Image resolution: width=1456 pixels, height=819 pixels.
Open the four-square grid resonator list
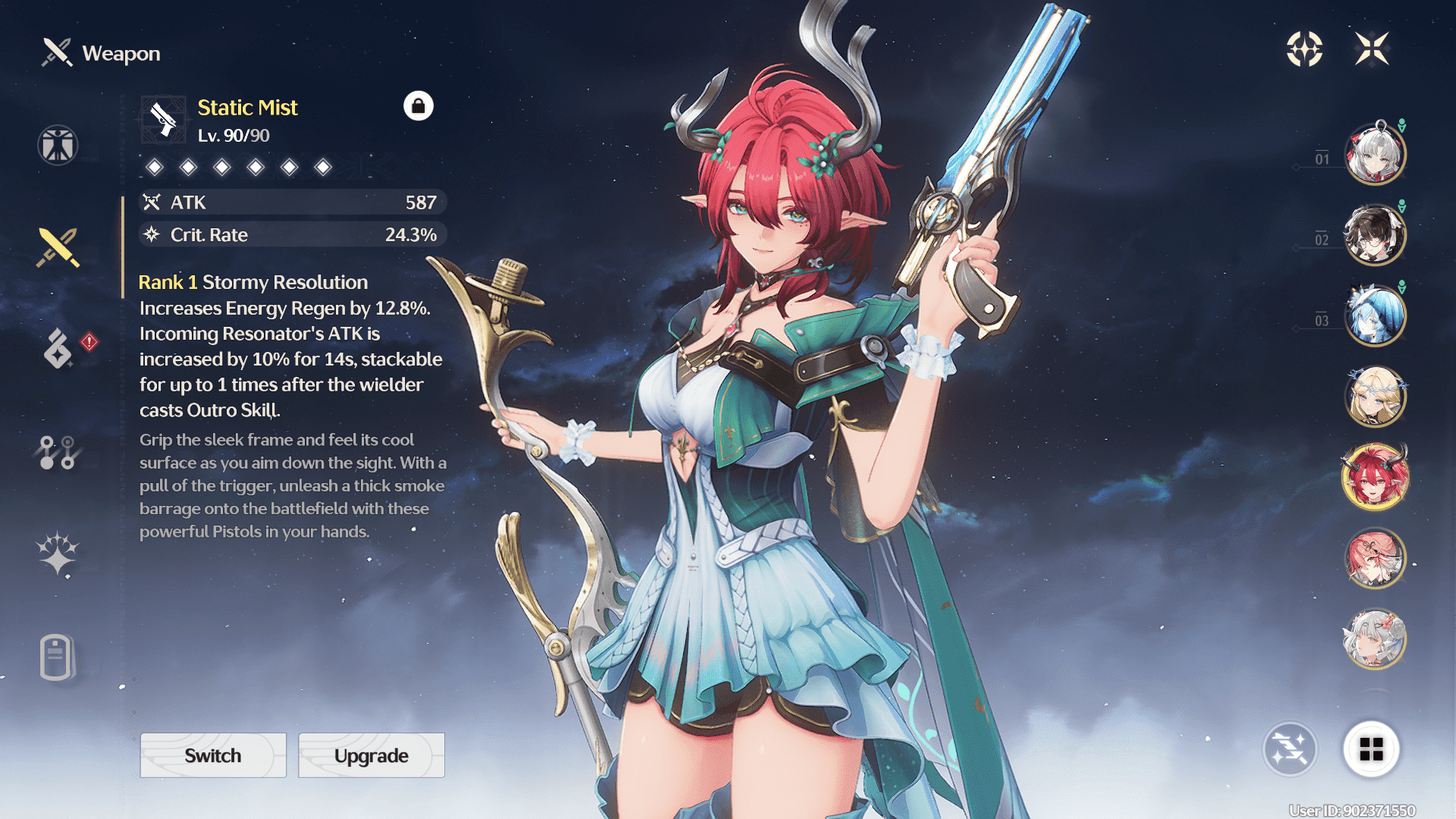(x=1371, y=749)
